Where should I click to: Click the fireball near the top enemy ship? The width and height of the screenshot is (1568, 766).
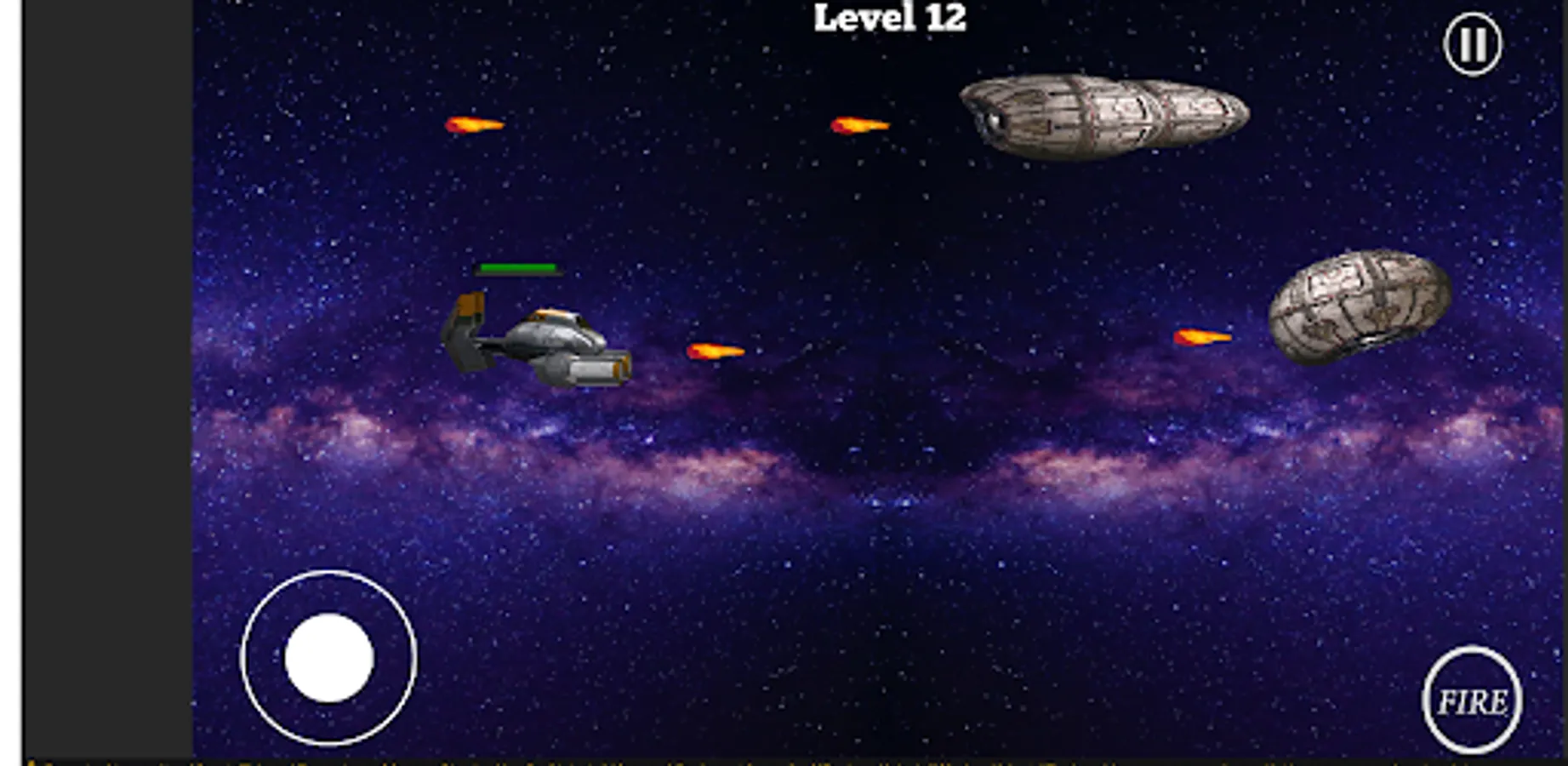coord(859,125)
